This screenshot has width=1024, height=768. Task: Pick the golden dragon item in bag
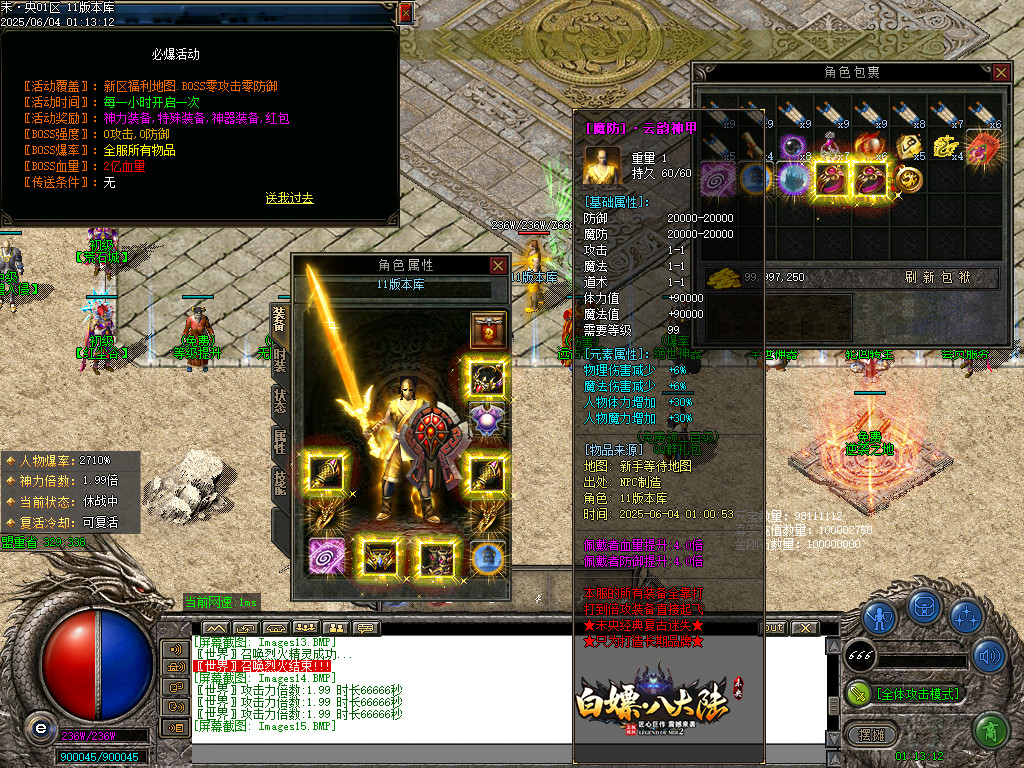tap(946, 146)
